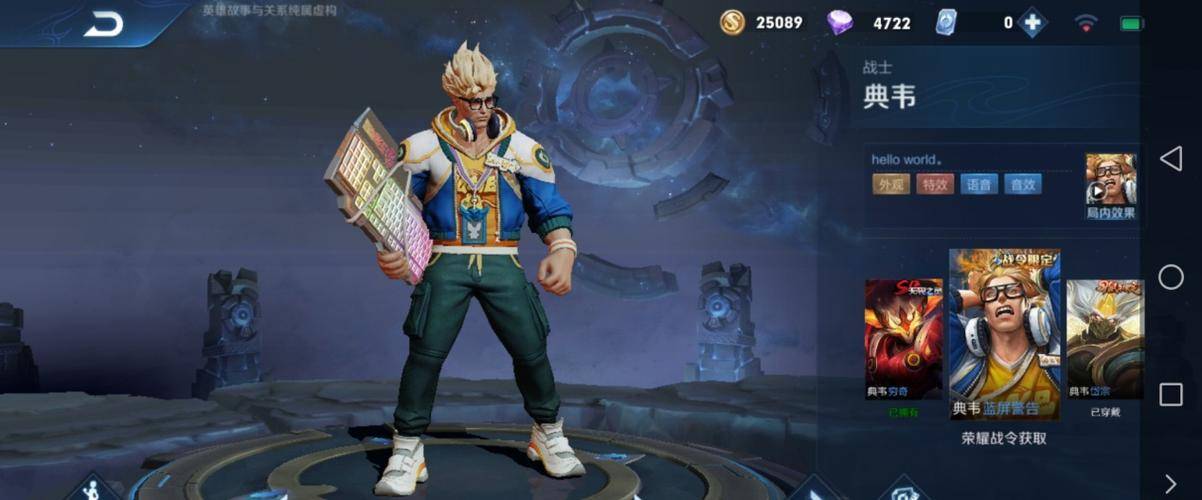
Task: Select the 音效 sound effects tag
Action: (1023, 184)
